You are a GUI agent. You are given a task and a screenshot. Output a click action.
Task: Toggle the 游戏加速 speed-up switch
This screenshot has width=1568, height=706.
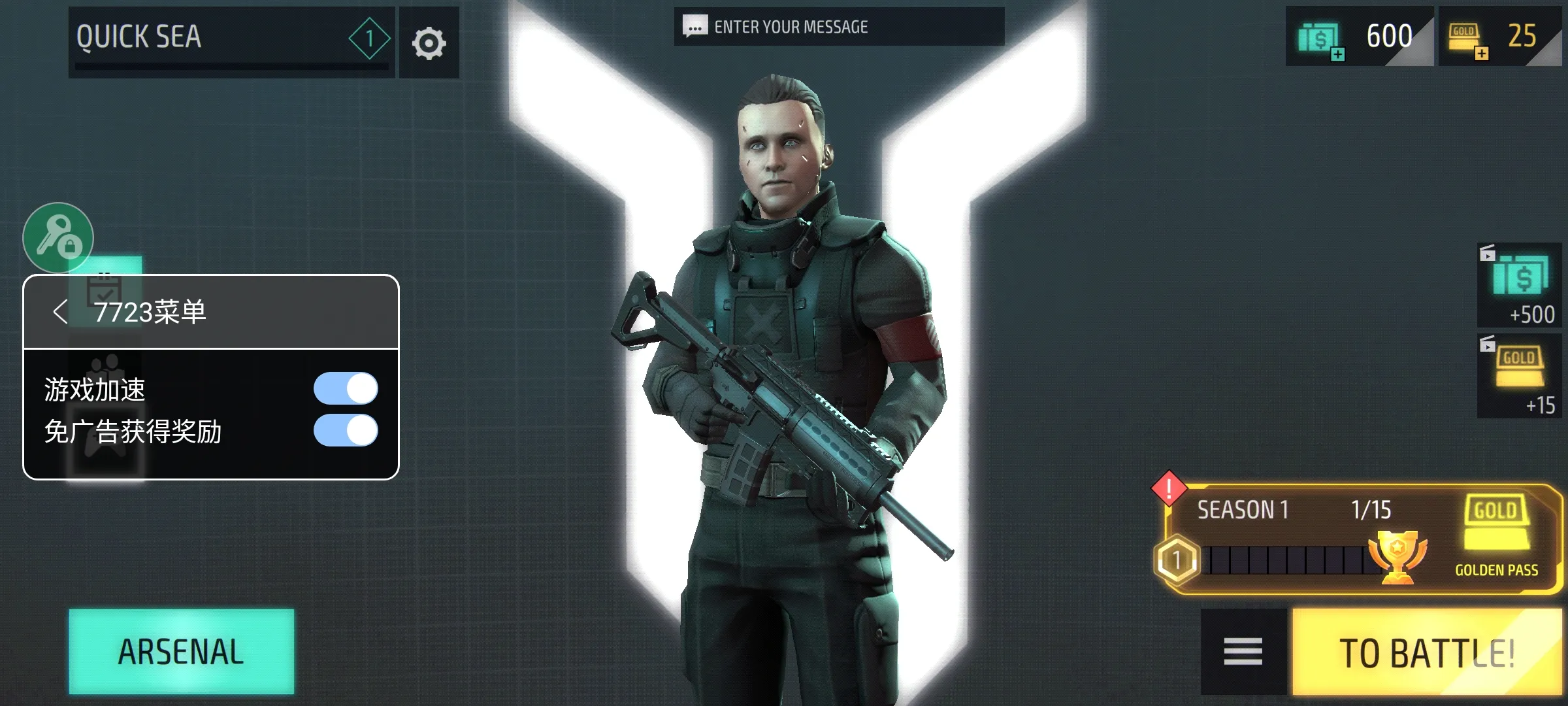(x=346, y=389)
